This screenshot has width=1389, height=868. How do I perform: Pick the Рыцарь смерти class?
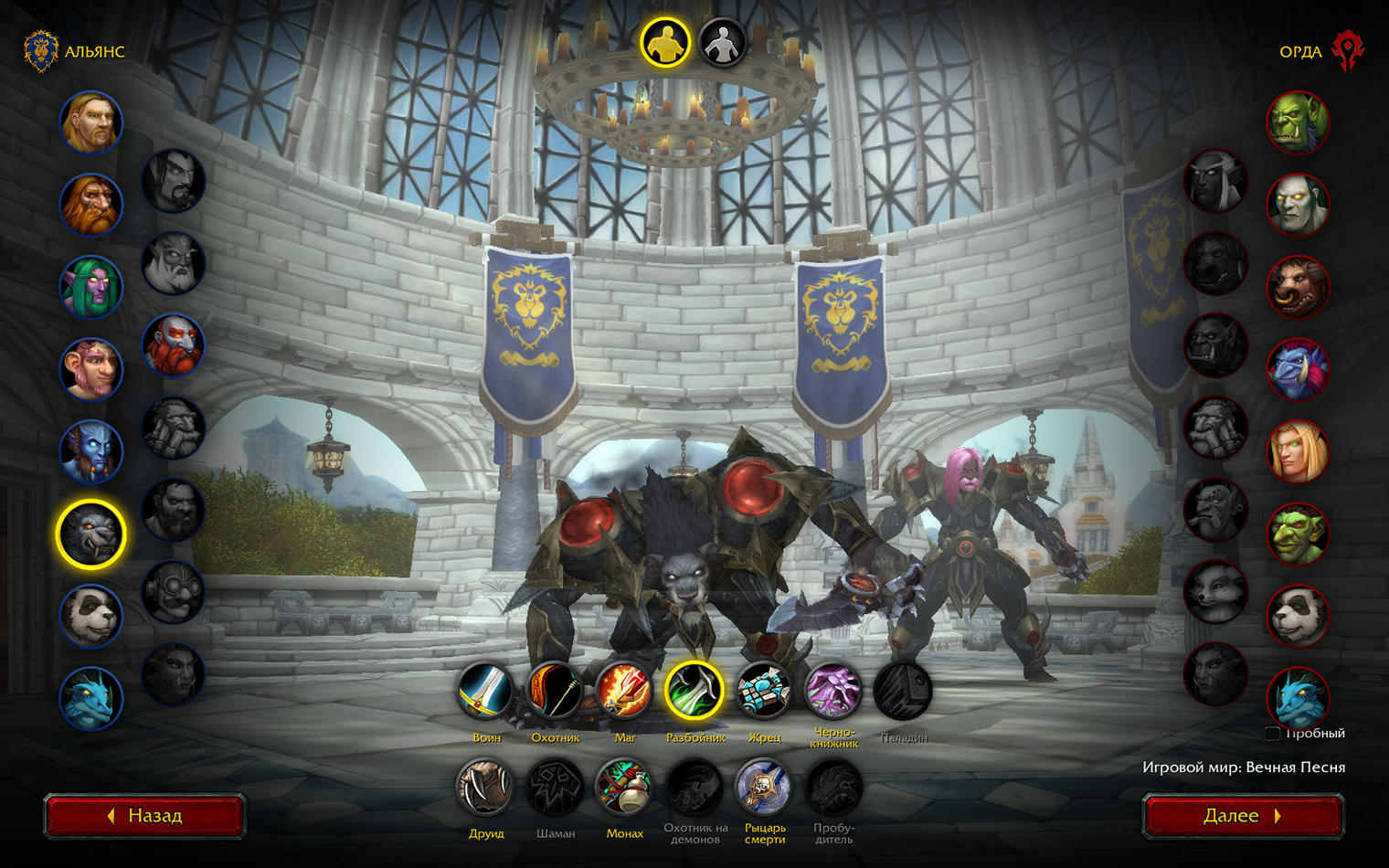[x=764, y=788]
